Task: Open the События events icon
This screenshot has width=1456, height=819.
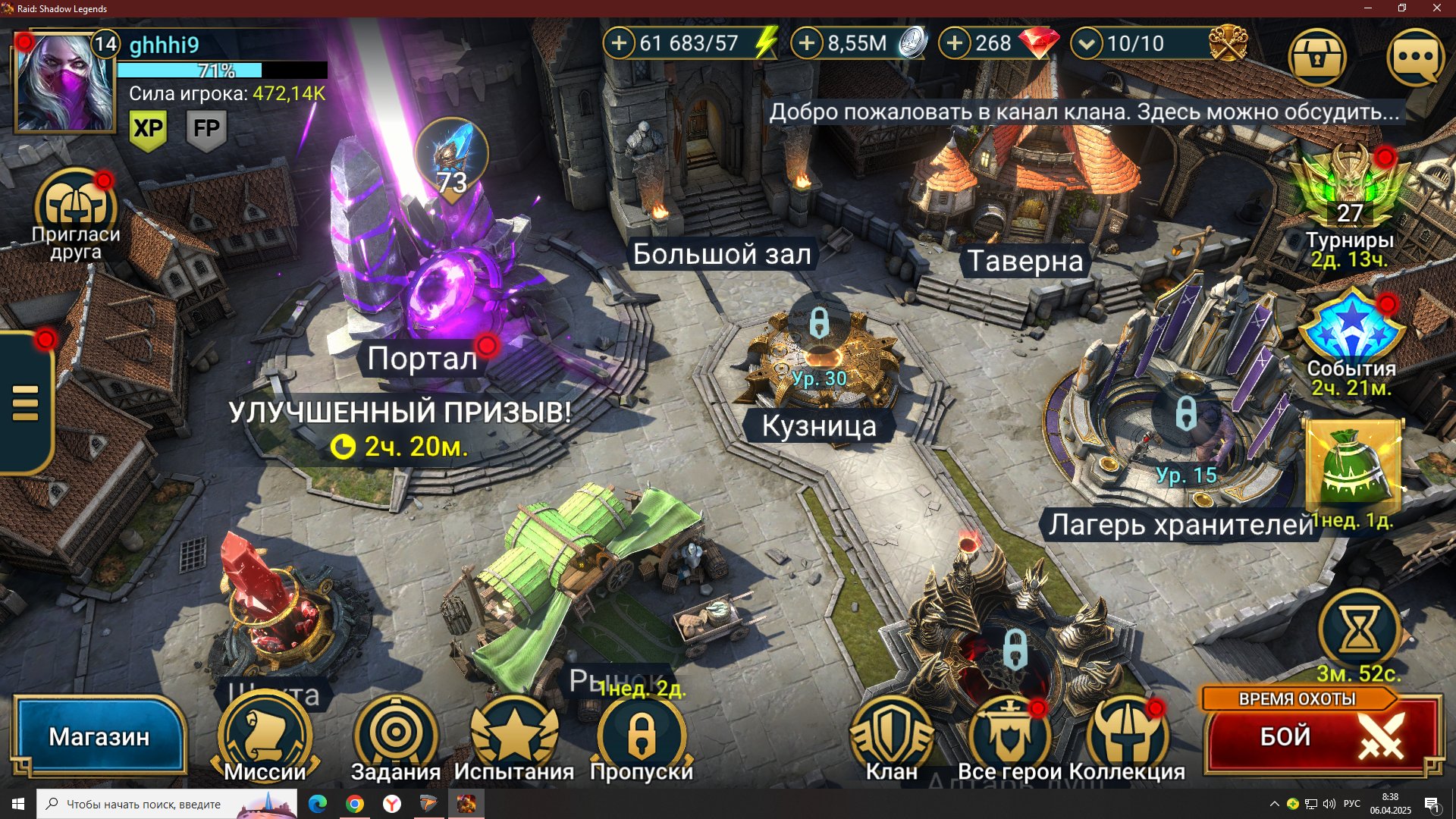Action: point(1351,334)
